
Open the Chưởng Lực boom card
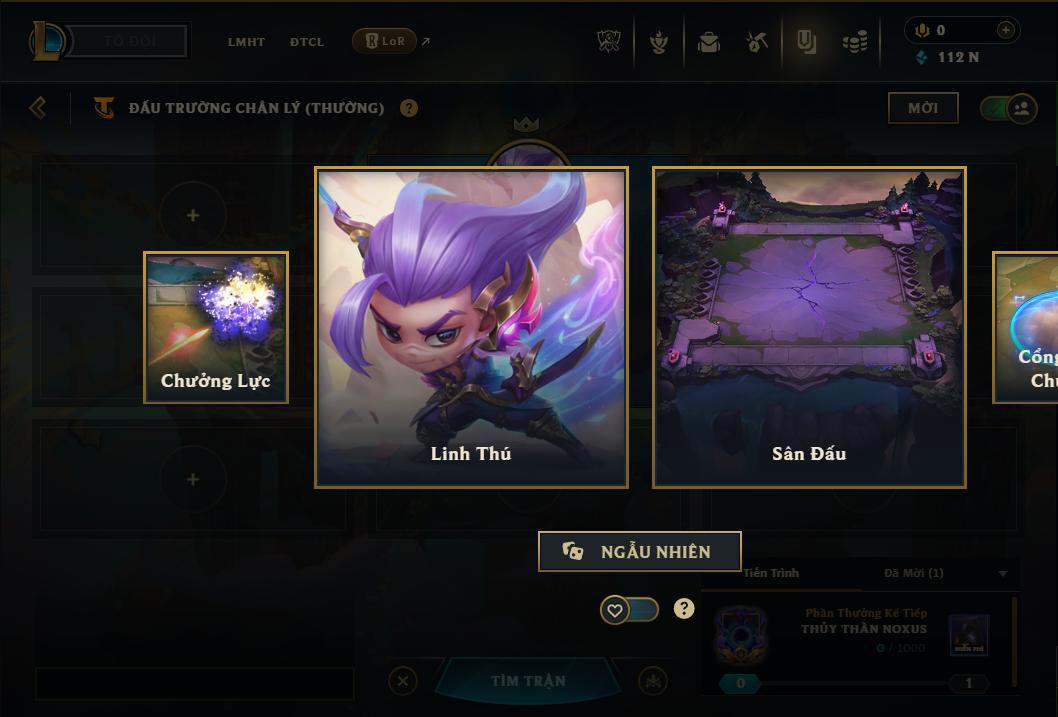216,327
